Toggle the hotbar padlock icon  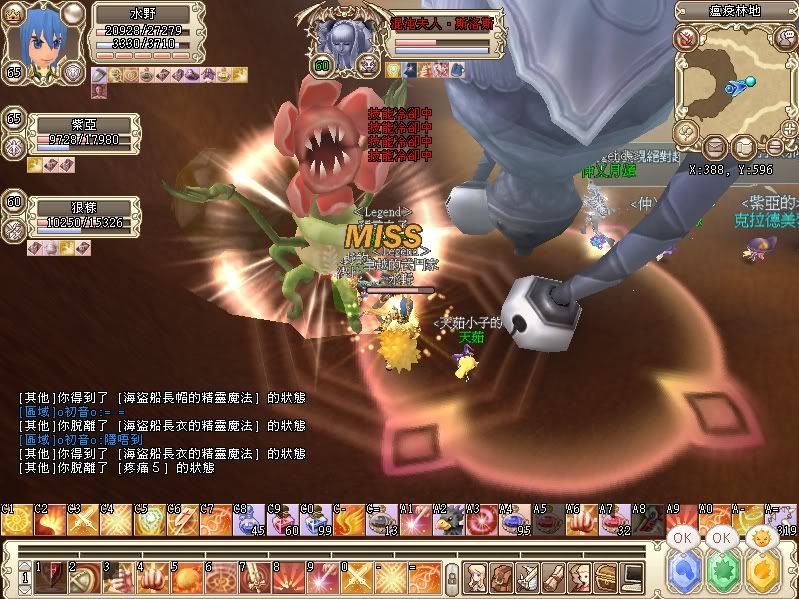click(452, 578)
